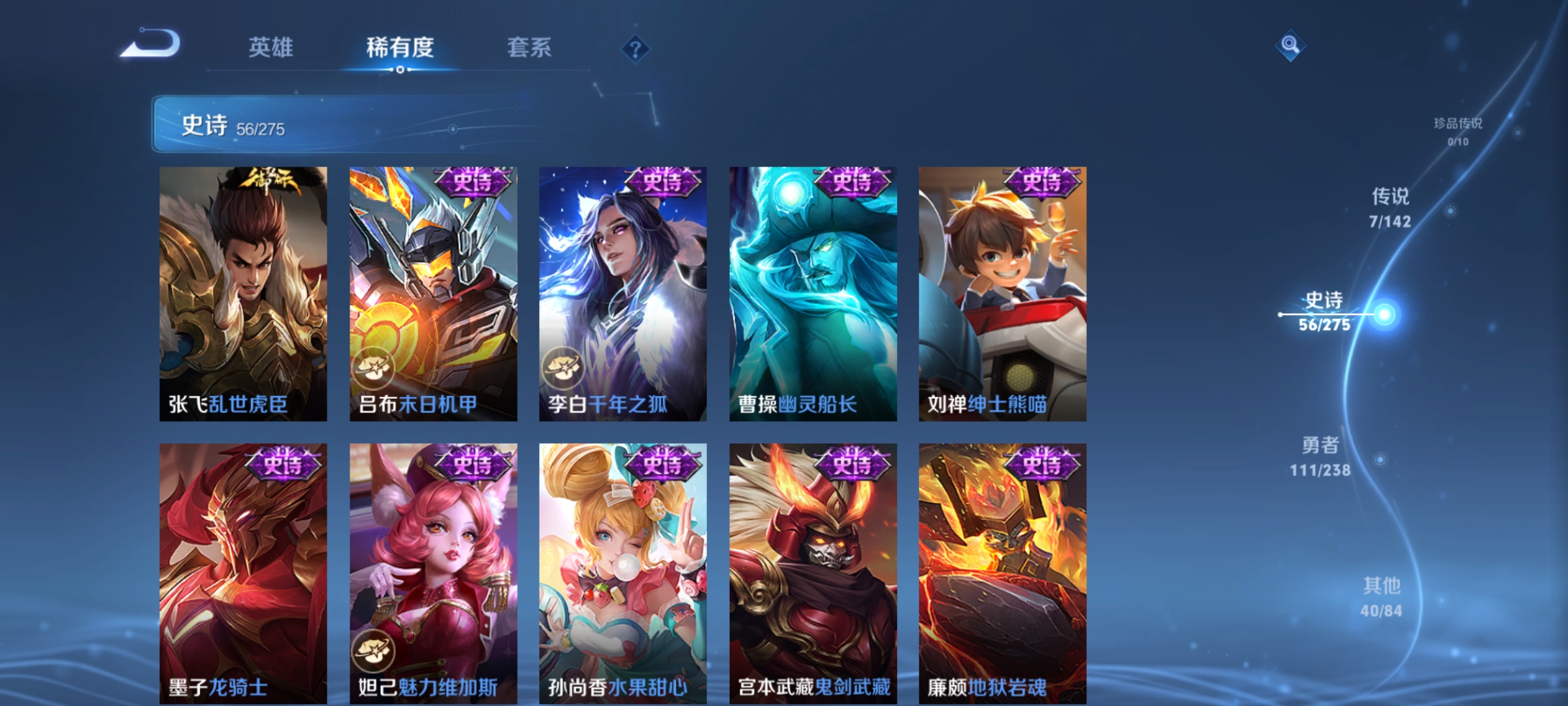Switch to the 套系 tab
Image resolution: width=1568 pixels, height=706 pixels.
tap(528, 47)
